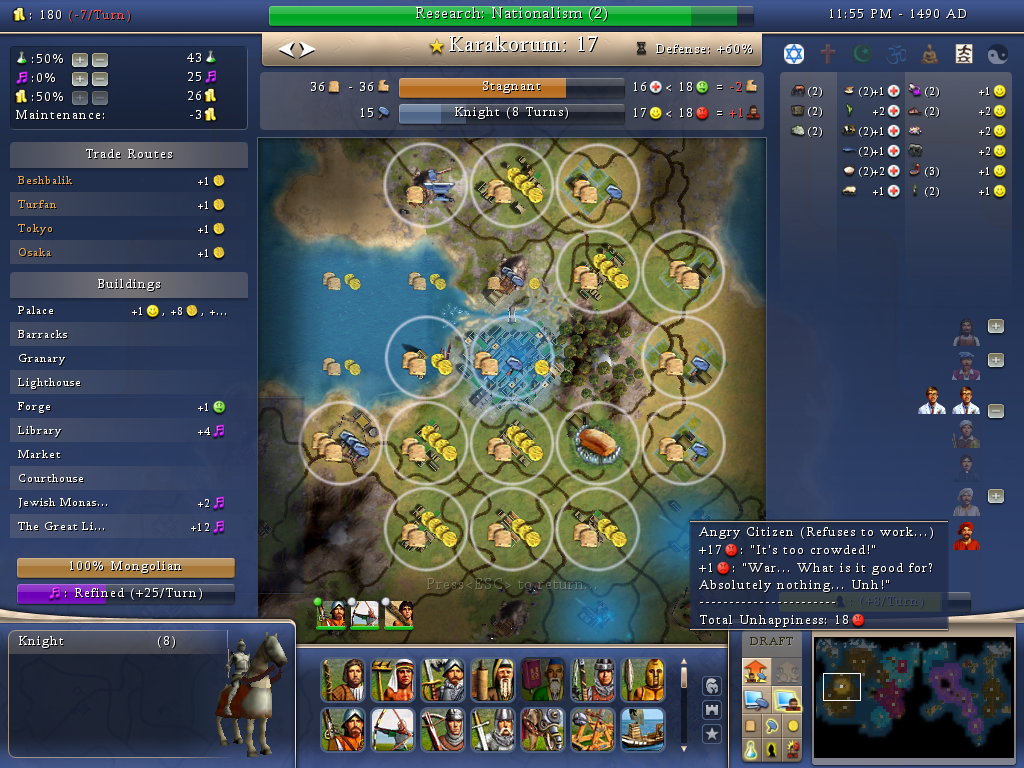Toggle the emphasize research flask button
Viewport: 1024px width, 768px height.
(x=751, y=749)
